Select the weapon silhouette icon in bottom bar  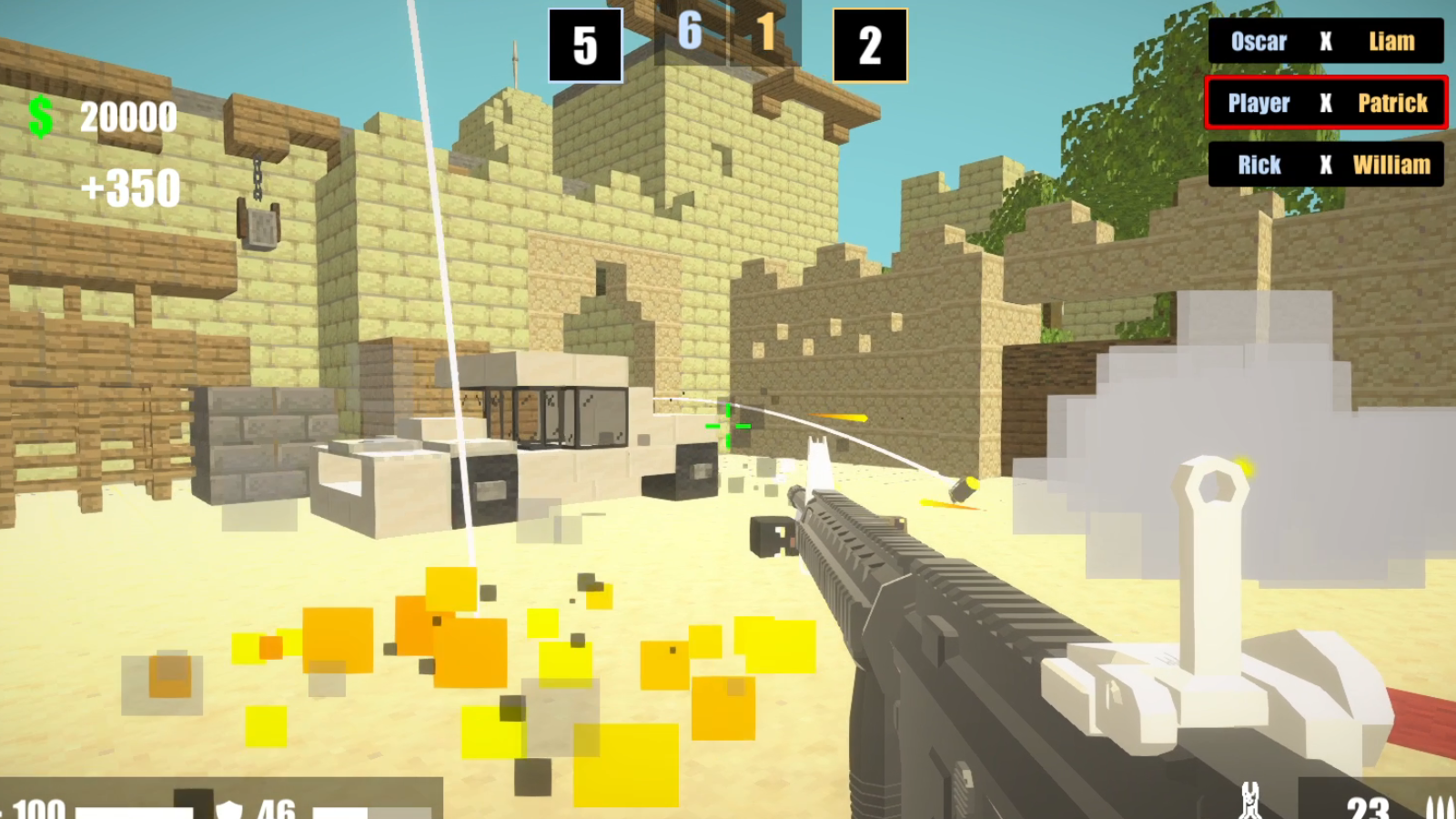coord(1249,801)
